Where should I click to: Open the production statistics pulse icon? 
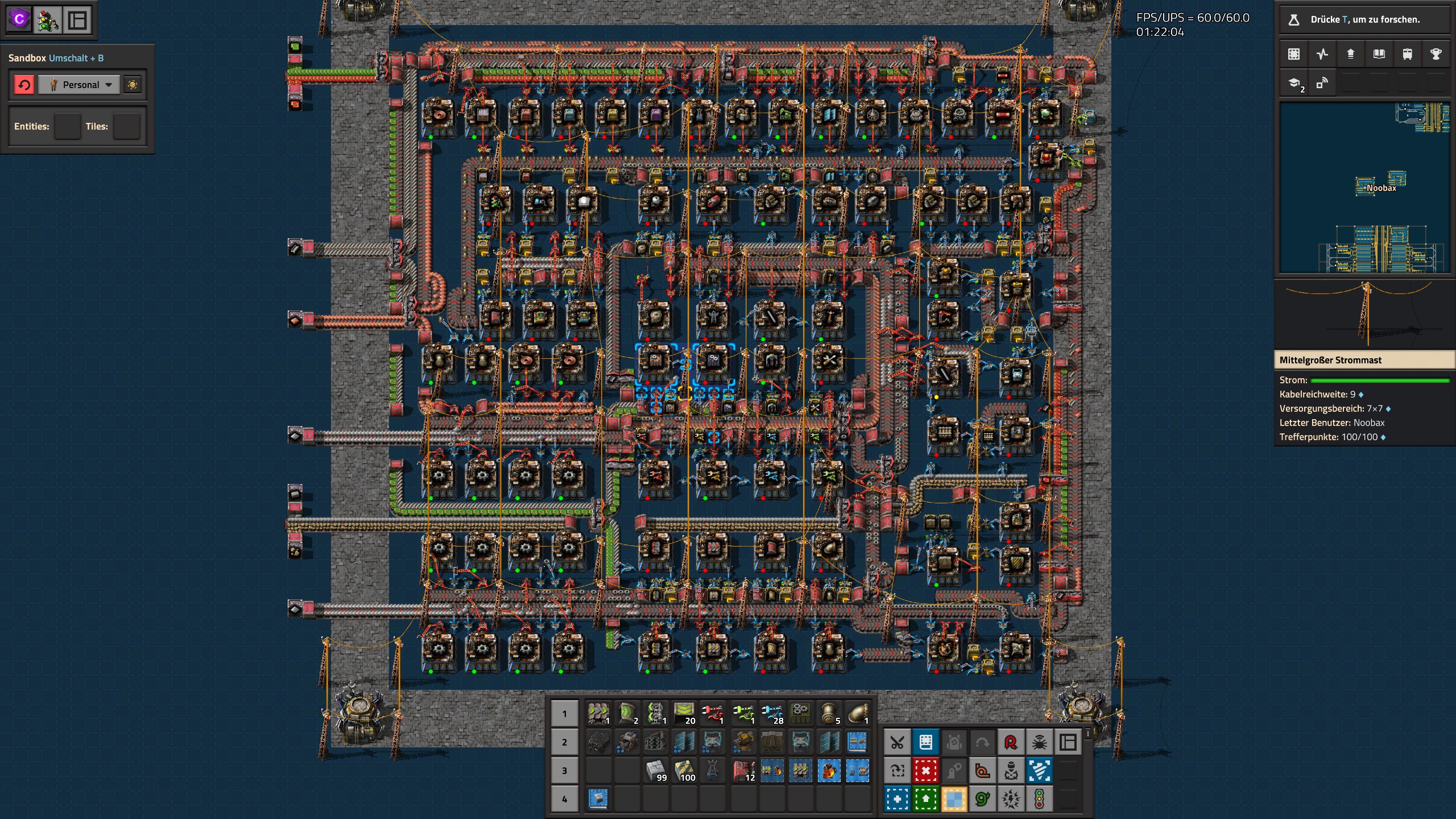pyautogui.click(x=1322, y=53)
